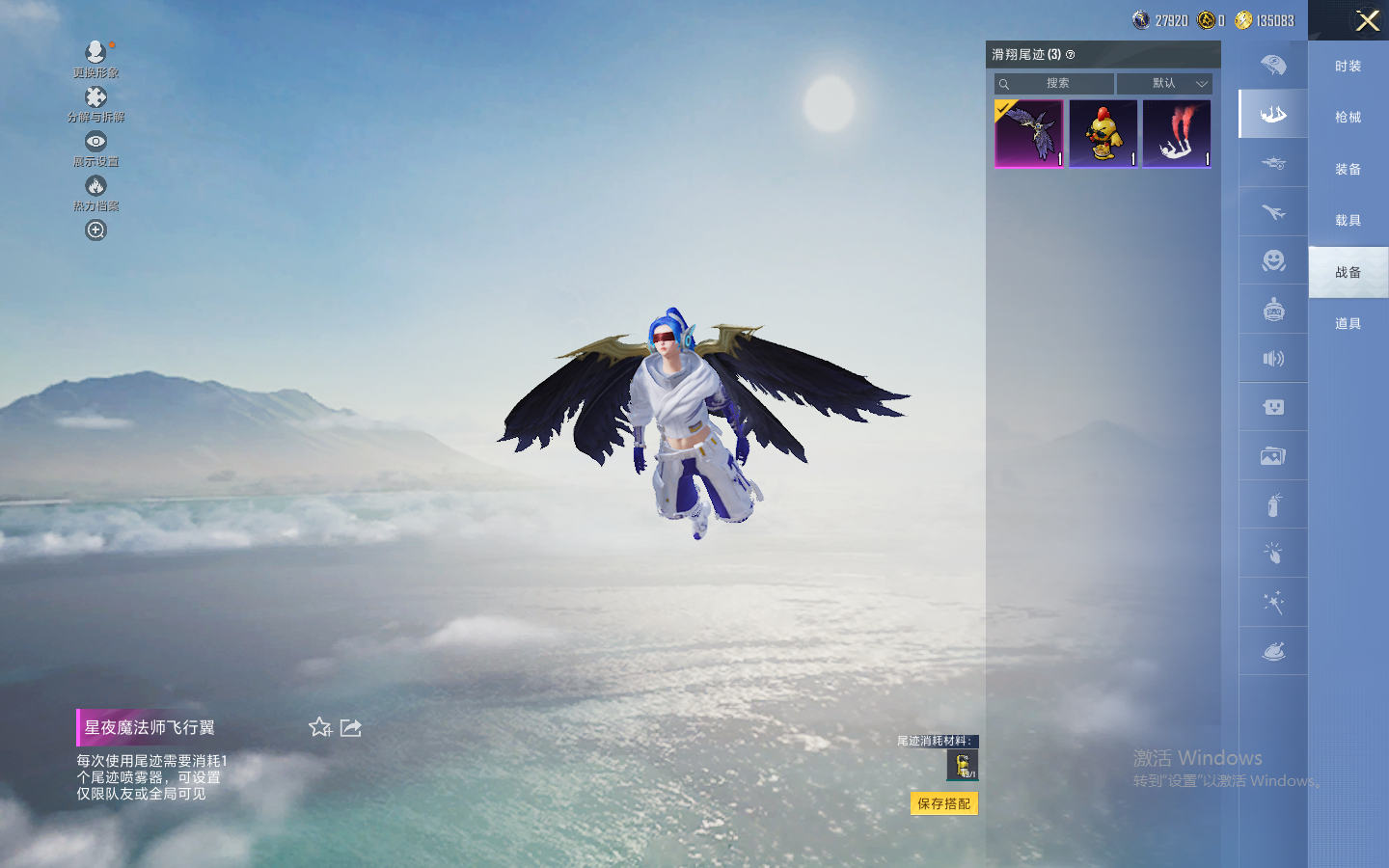The width and height of the screenshot is (1389, 868).
Task: Close the wardrobe screen
Action: pyautogui.click(x=1367, y=20)
